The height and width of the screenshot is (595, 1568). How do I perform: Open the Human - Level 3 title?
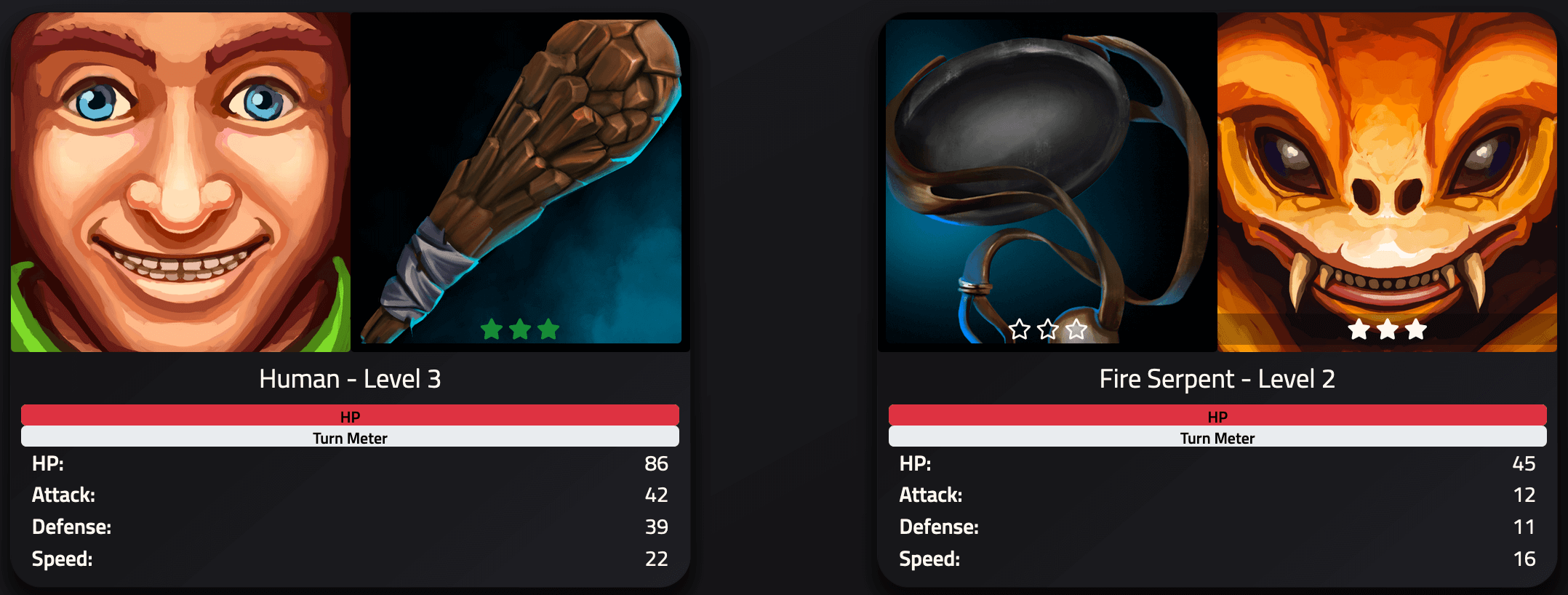(351, 378)
